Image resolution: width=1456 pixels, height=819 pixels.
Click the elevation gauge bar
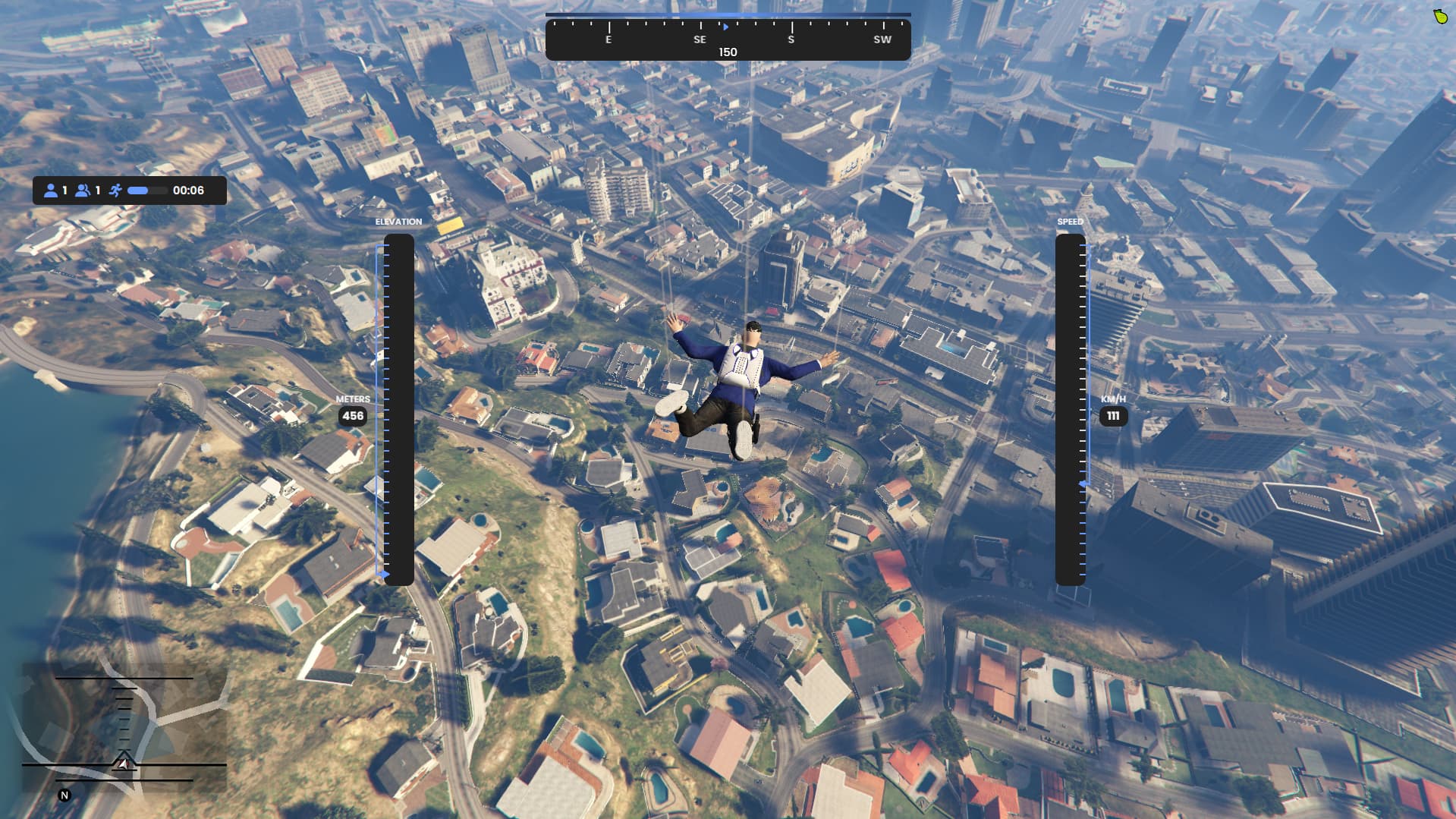398,410
